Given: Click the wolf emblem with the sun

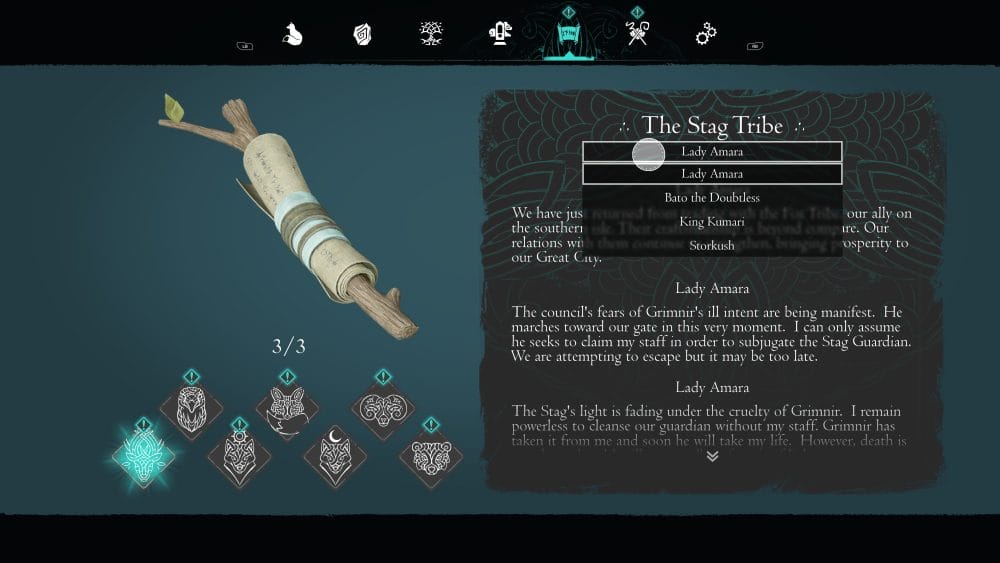Looking at the screenshot, I should point(238,456).
